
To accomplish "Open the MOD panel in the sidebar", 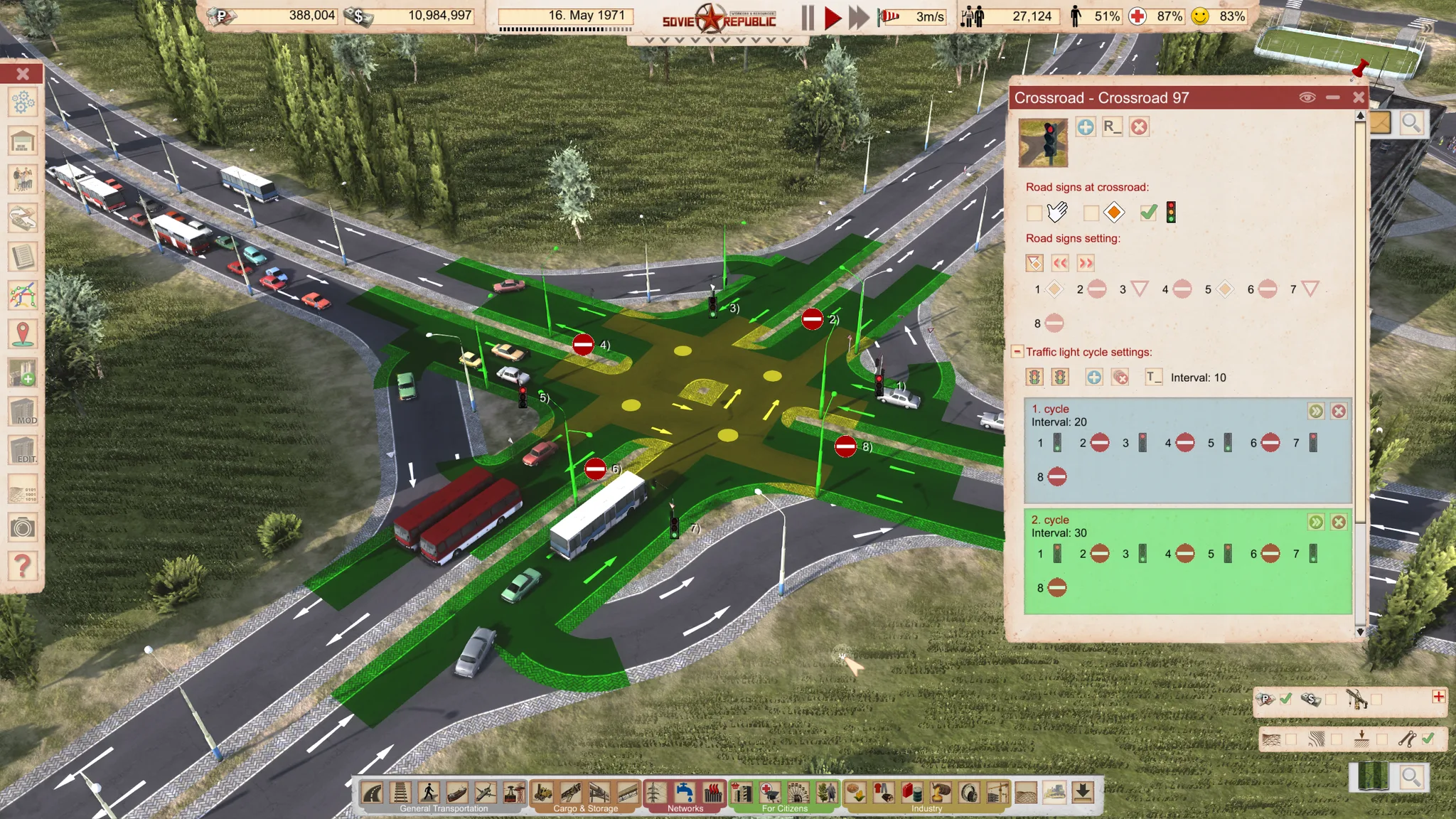I will 23,411.
